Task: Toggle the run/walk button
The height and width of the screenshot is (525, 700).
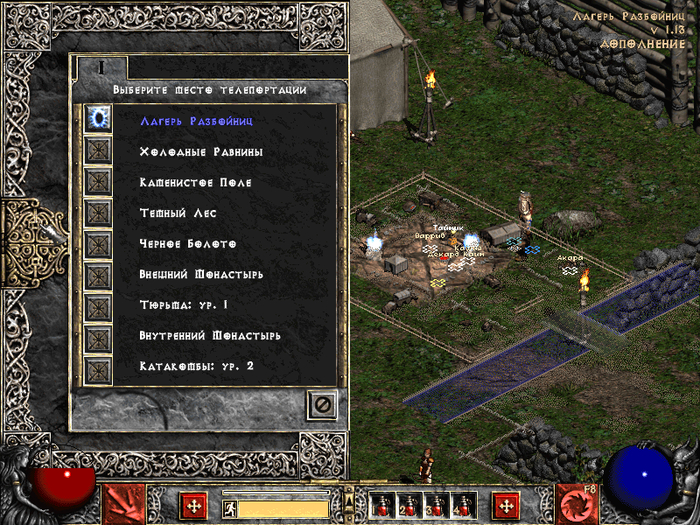Action: coord(229,507)
